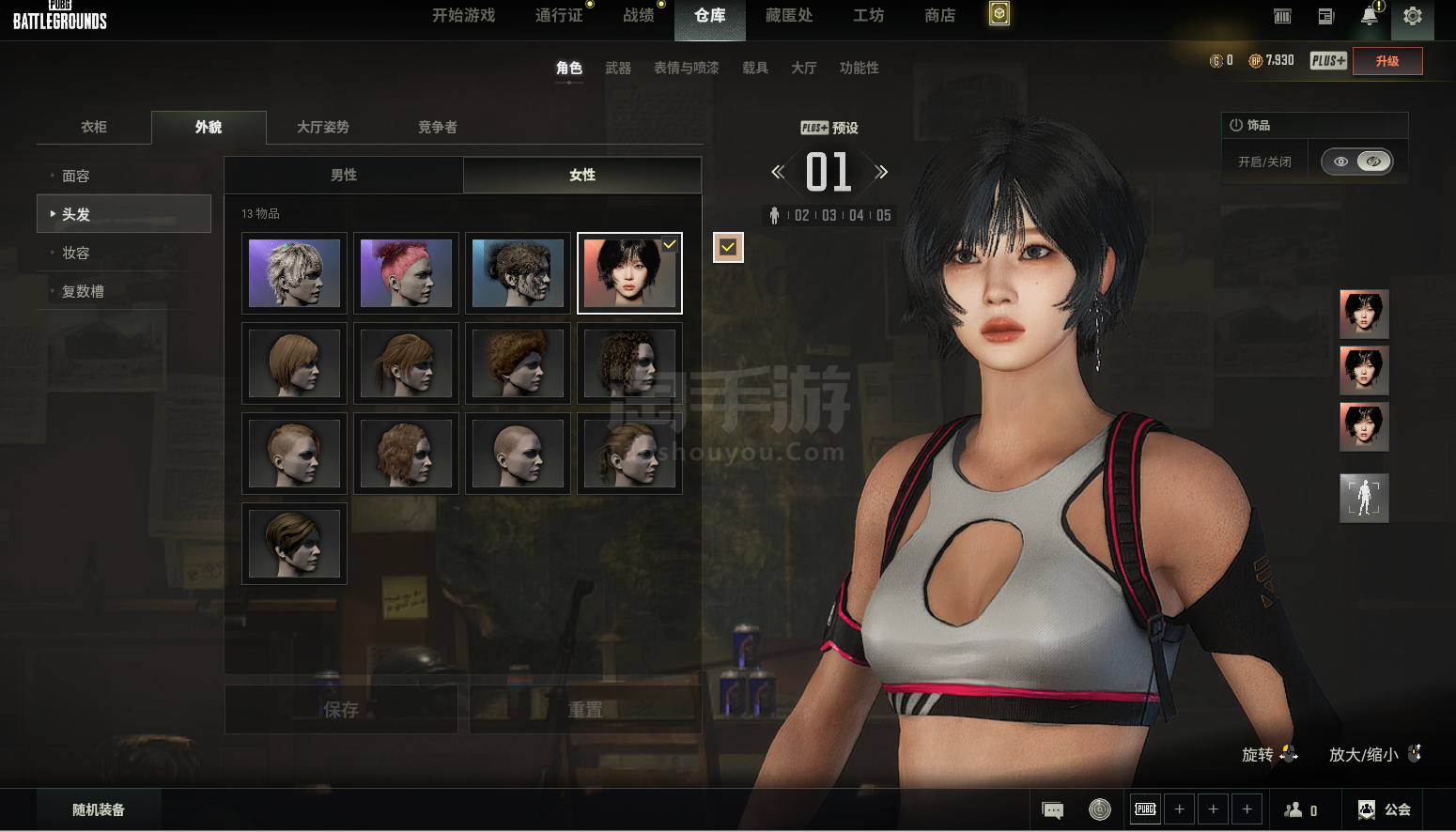1456x832 pixels.
Task: Switch to the 通行证 pass tab
Action: click(559, 16)
